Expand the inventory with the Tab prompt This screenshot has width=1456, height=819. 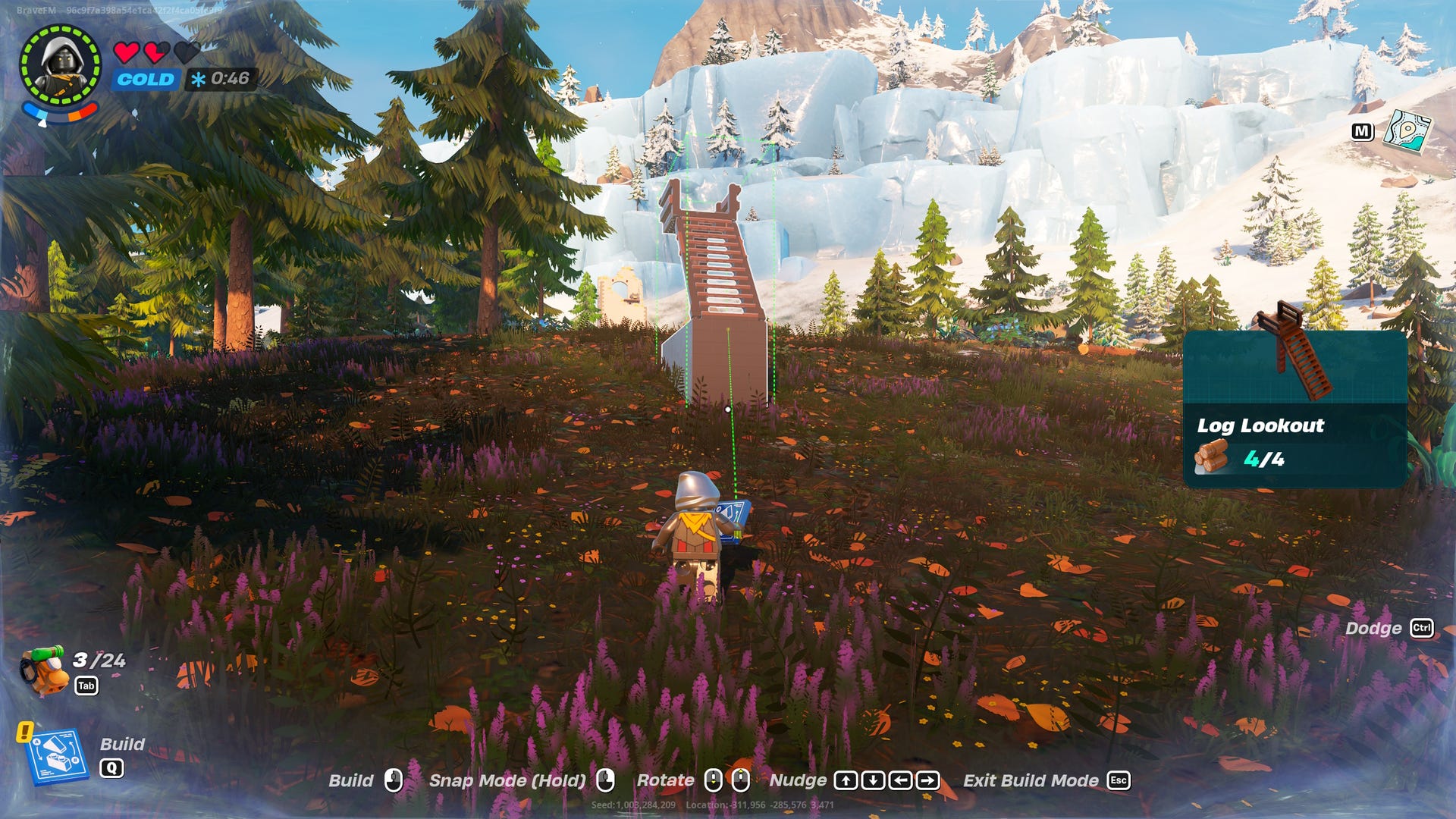tap(86, 684)
